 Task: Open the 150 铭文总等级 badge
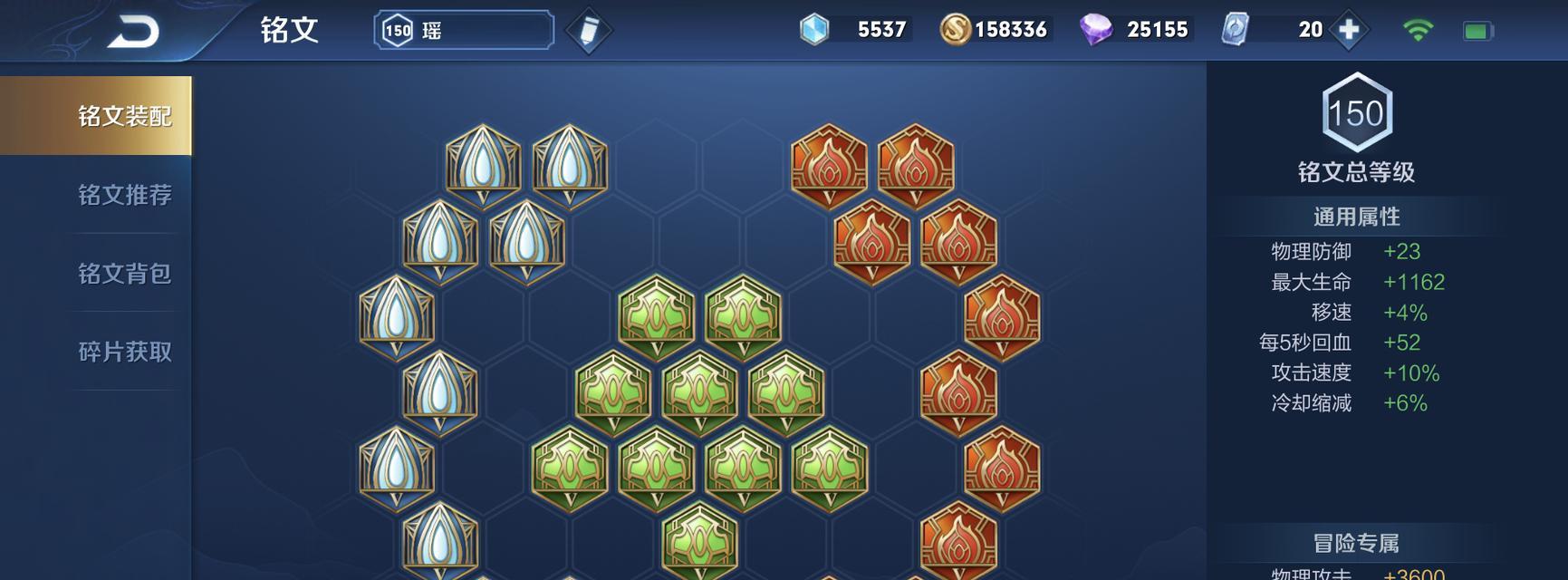click(x=1356, y=113)
